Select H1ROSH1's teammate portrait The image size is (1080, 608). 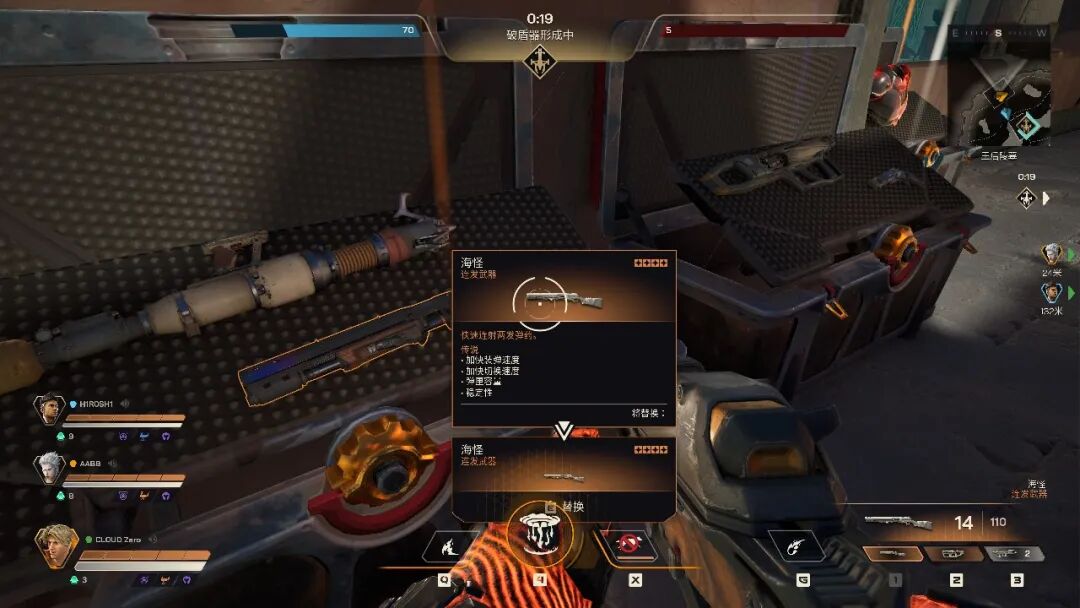(49, 409)
